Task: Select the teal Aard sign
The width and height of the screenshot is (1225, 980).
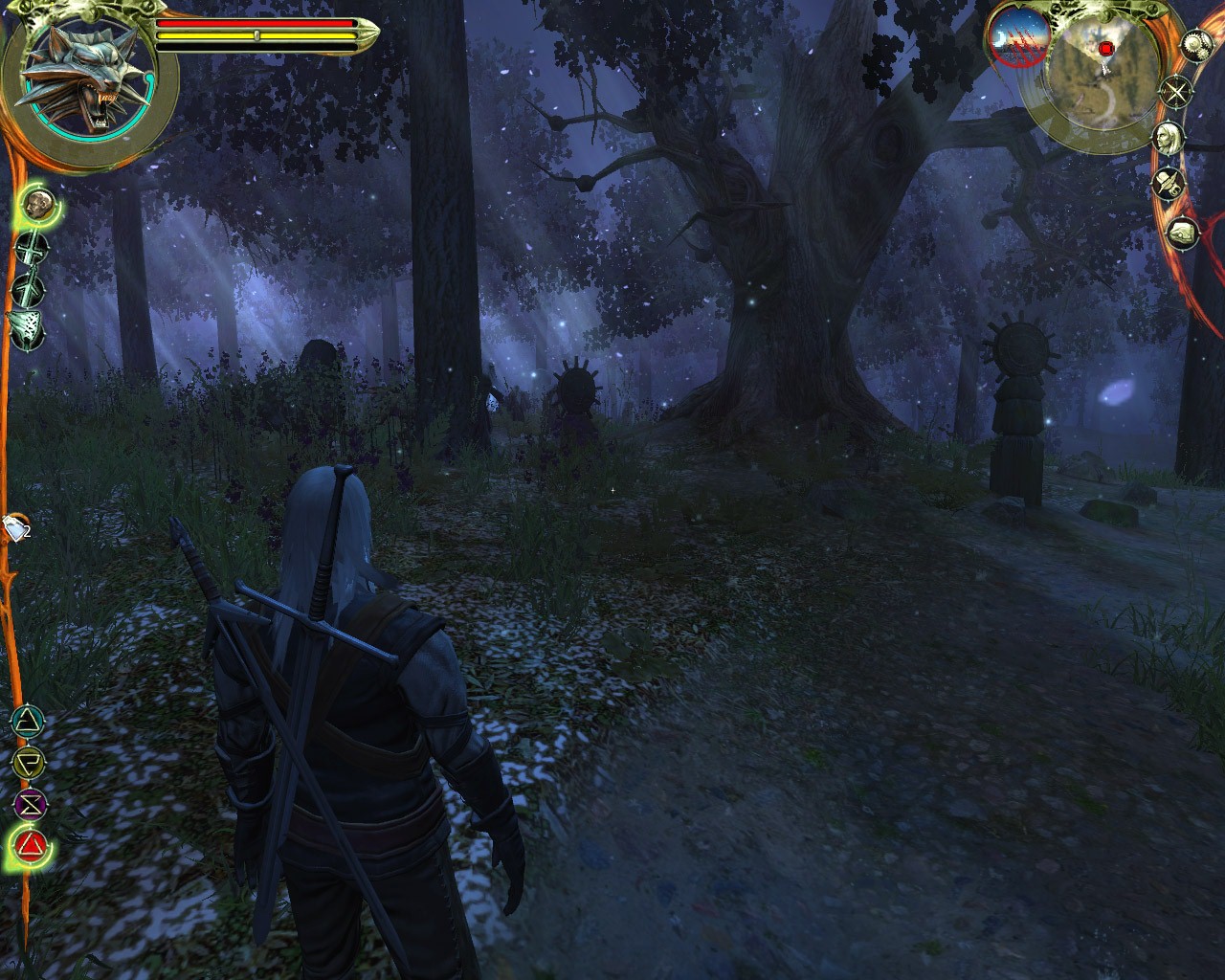Action: pos(31,720)
